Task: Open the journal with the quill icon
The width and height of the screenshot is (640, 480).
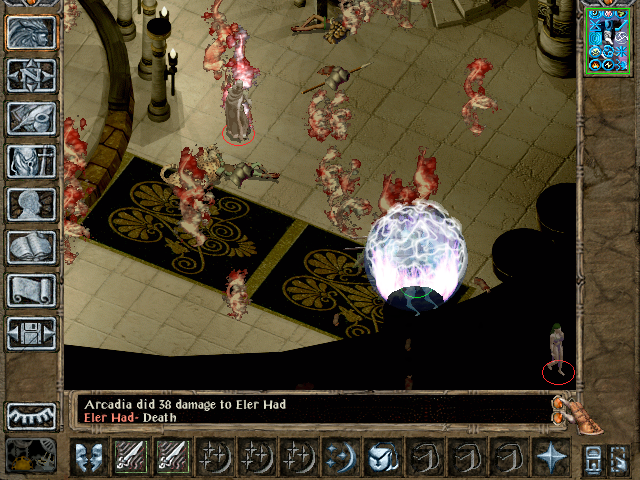Action: [31, 118]
